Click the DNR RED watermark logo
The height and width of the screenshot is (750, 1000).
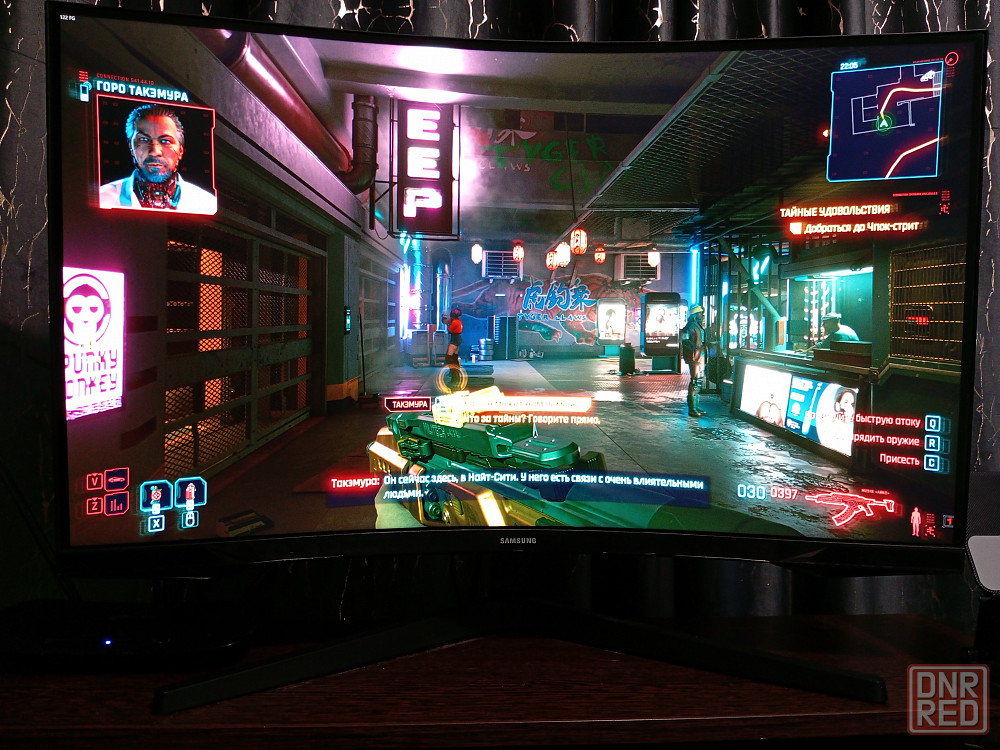click(x=947, y=699)
